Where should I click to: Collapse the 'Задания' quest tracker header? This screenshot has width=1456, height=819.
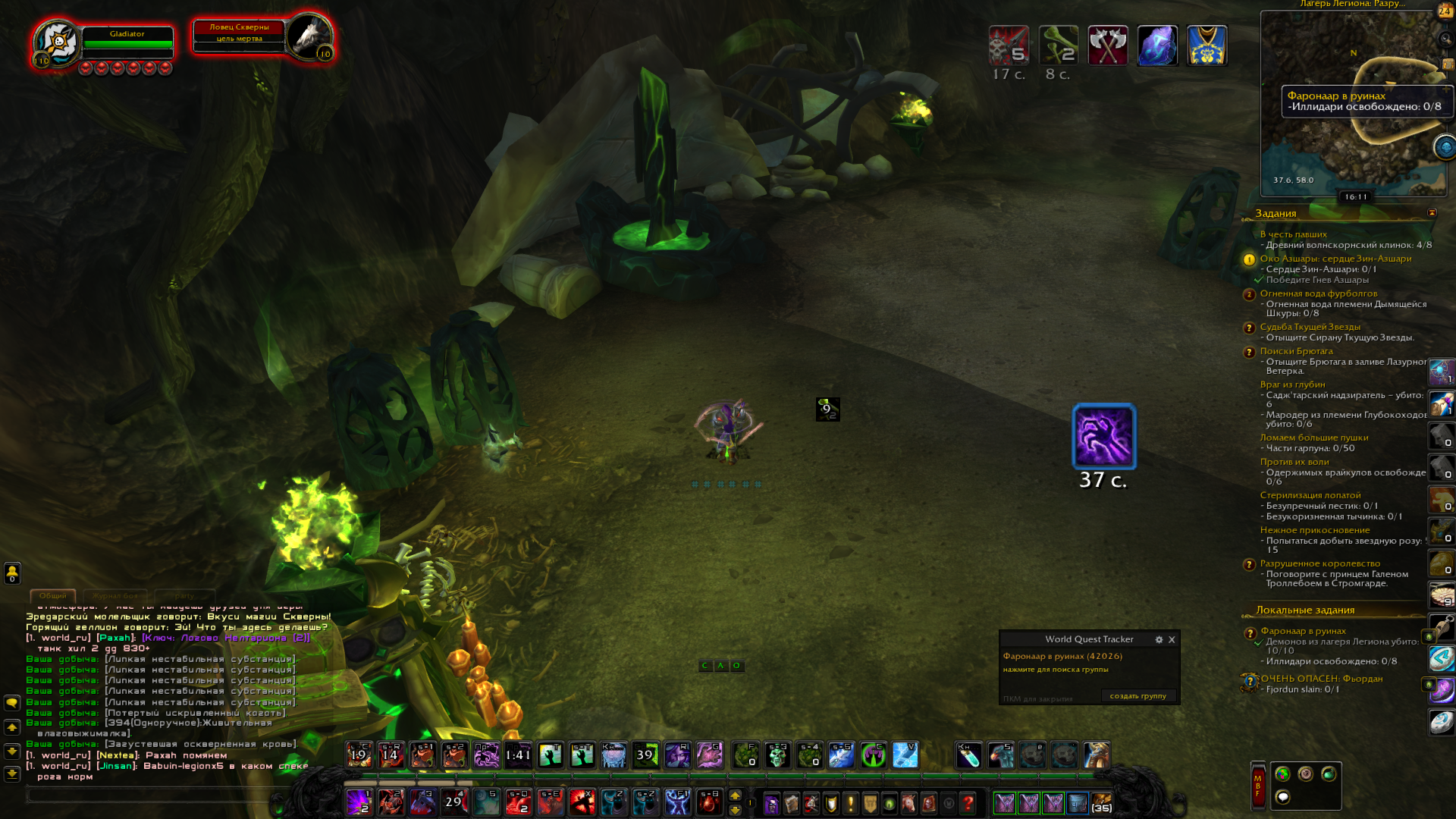[1432, 213]
